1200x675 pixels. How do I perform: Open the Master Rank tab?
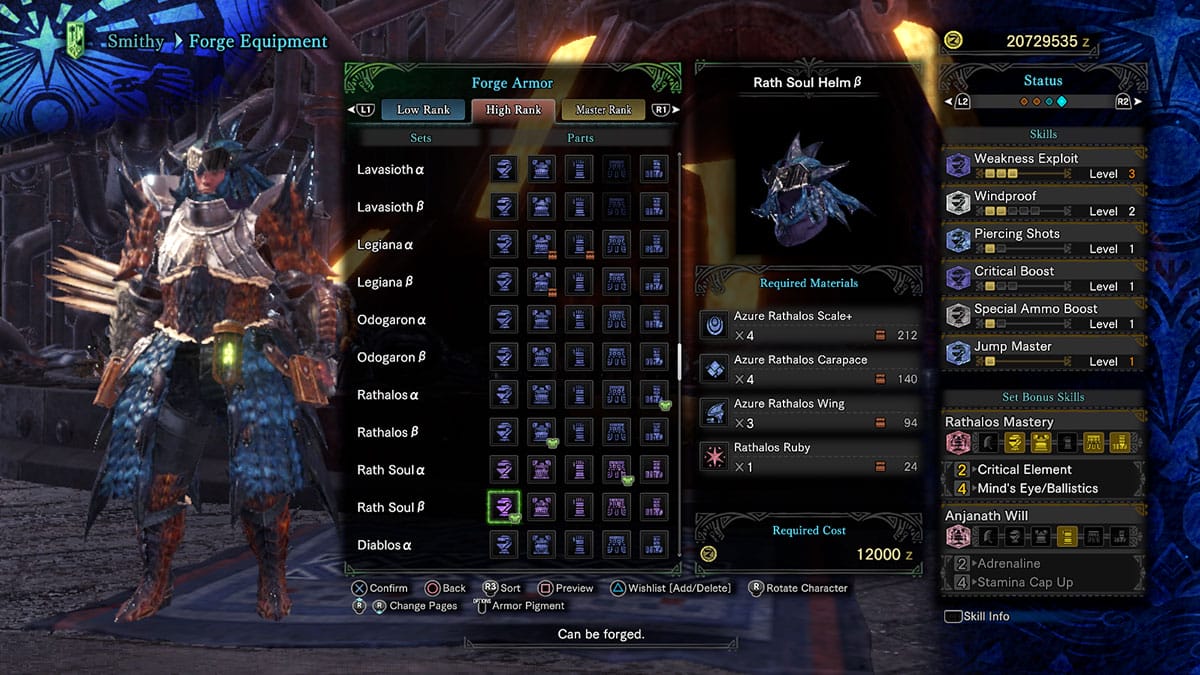coord(603,110)
